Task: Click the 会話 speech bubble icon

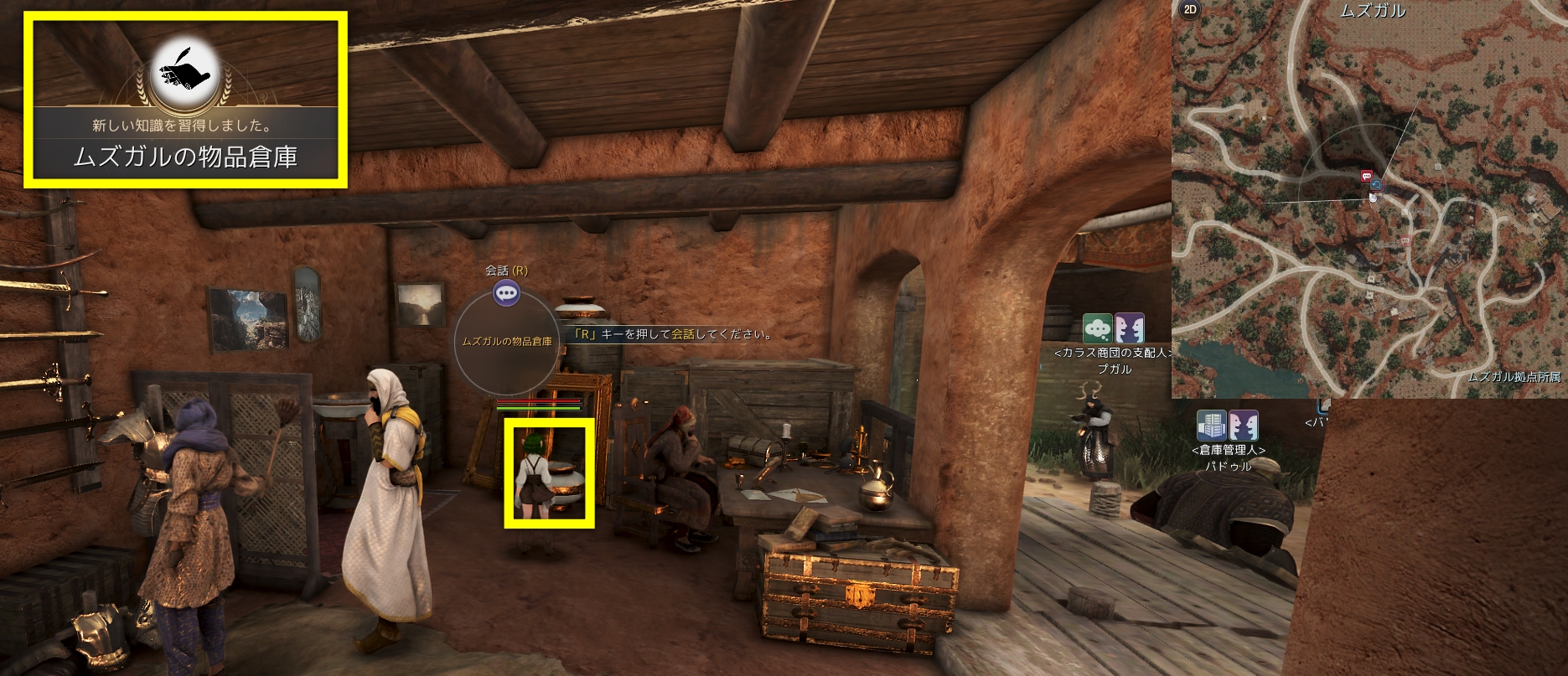Action: tap(506, 292)
